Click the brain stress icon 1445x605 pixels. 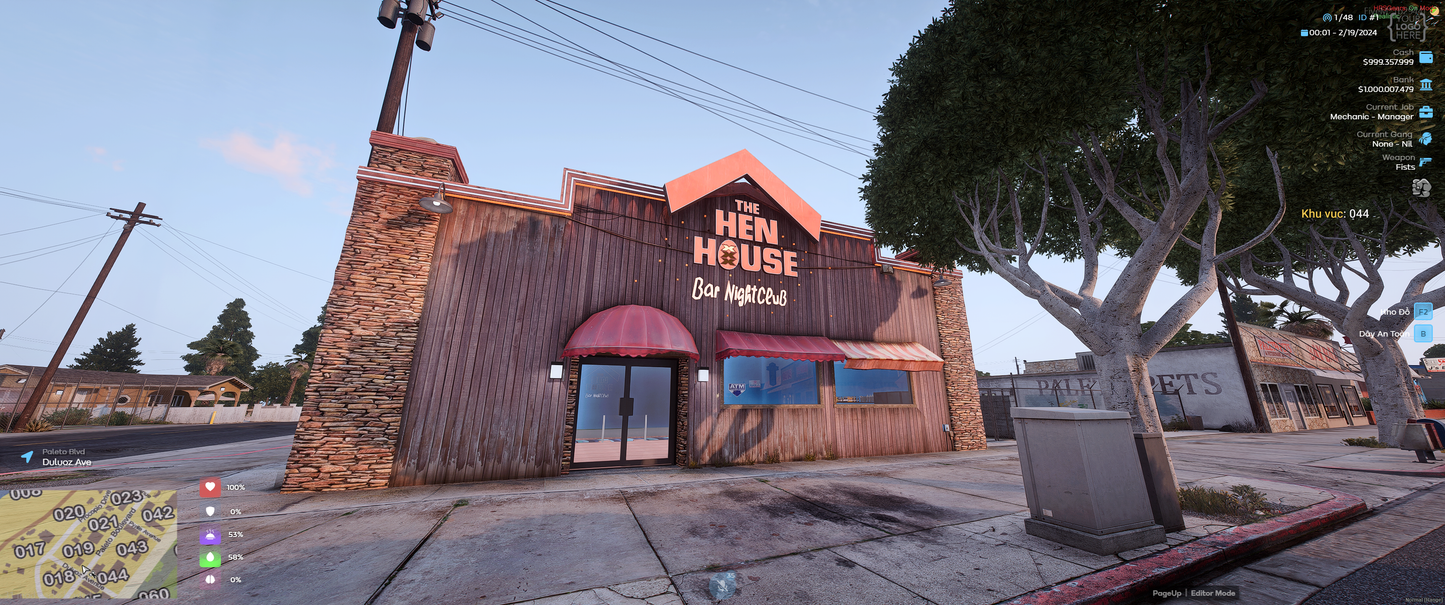tap(210, 580)
